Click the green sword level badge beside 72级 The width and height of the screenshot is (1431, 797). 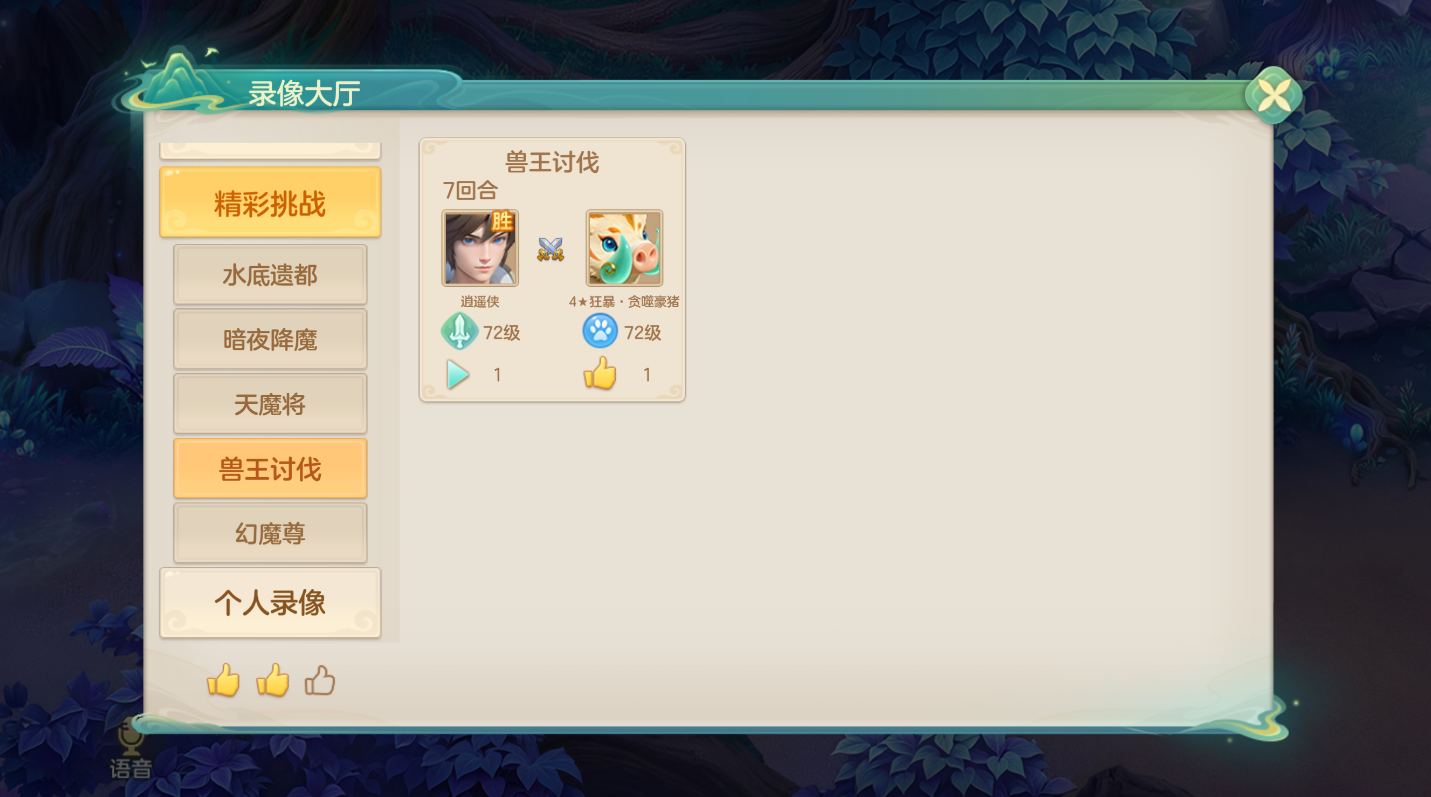tap(458, 330)
